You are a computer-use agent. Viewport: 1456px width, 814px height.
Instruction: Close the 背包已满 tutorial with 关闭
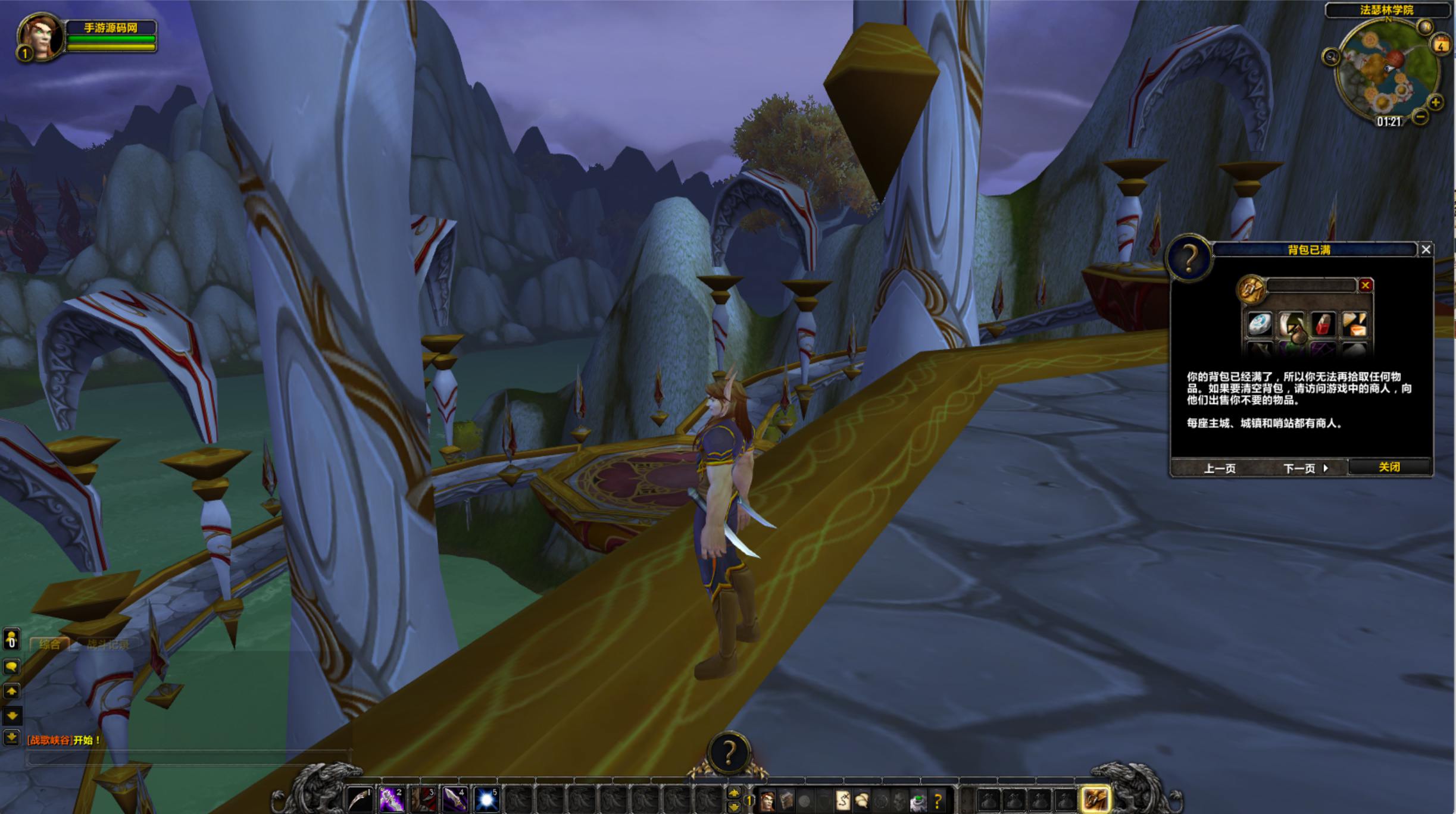coord(1389,467)
